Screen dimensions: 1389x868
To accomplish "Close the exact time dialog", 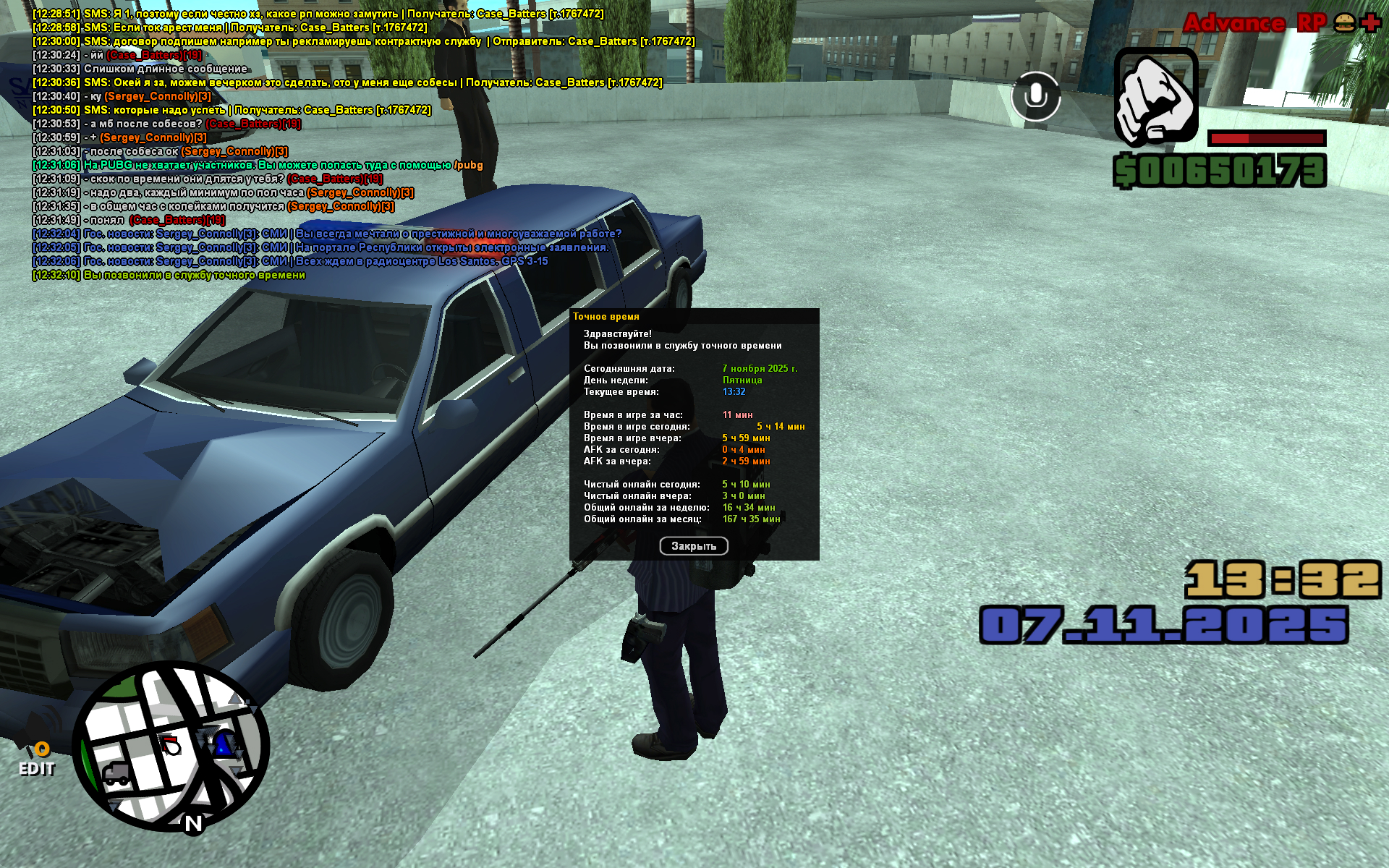I will click(x=693, y=546).
